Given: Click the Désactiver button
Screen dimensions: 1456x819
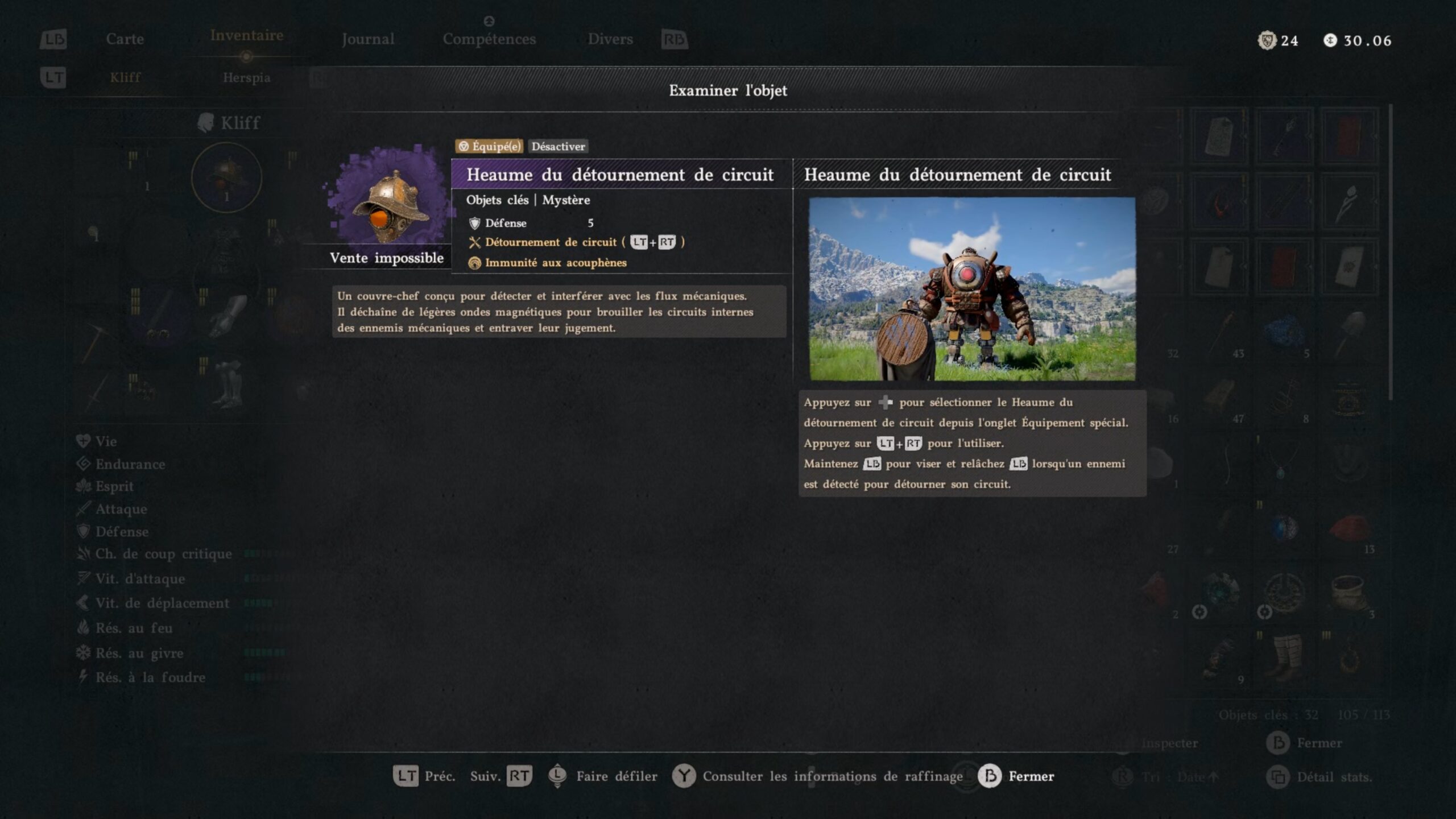Looking at the screenshot, I should point(558,146).
